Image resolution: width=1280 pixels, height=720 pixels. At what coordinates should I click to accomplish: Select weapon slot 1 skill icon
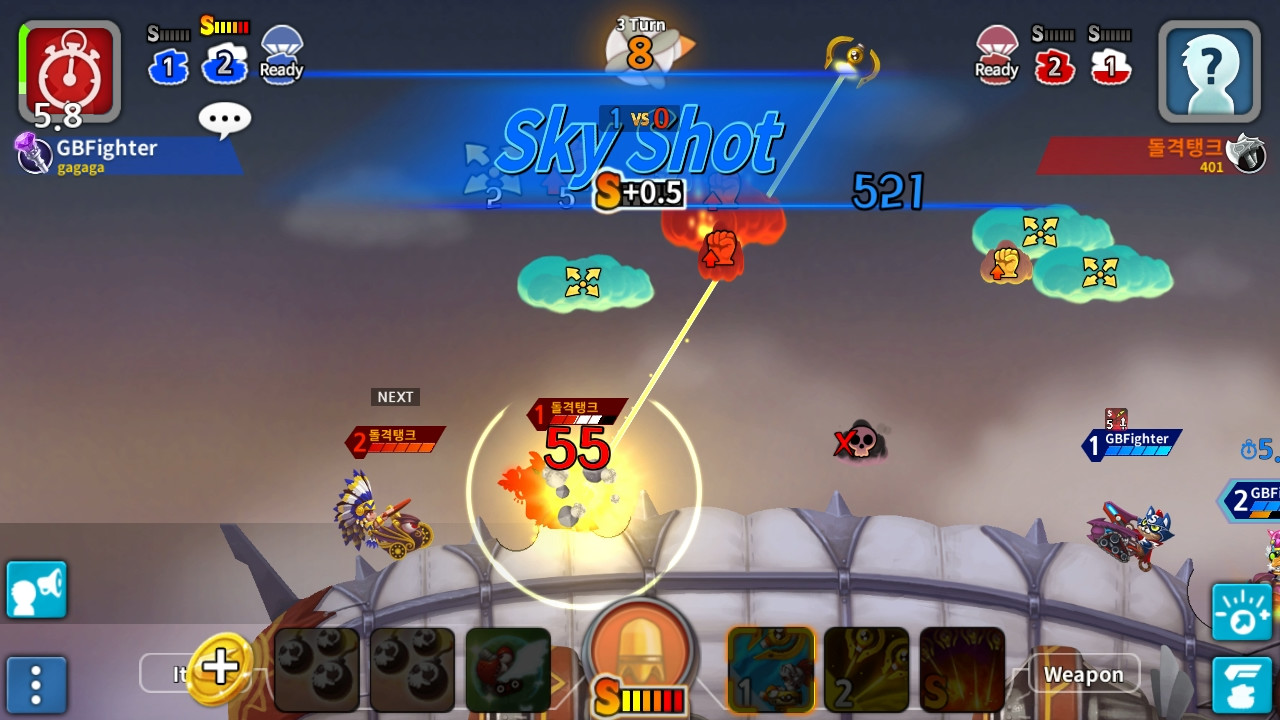tap(771, 670)
